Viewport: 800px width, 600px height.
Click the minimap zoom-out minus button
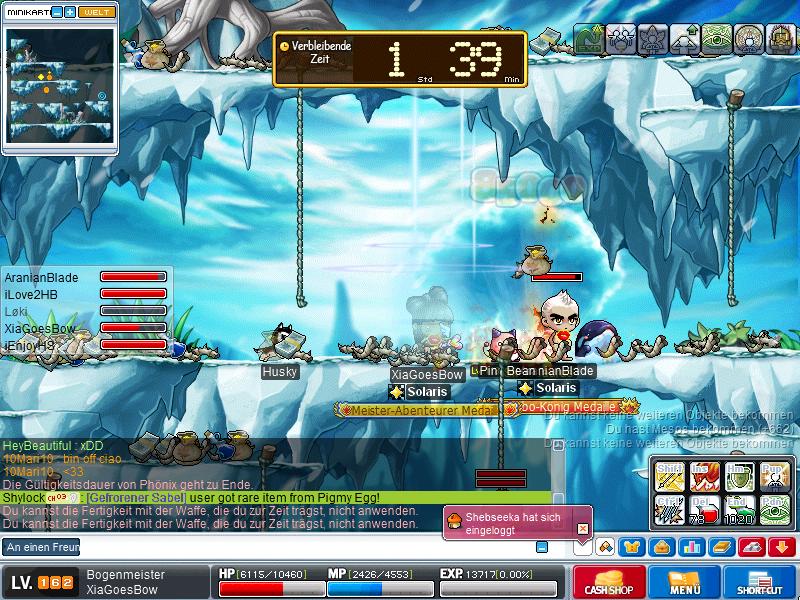tap(56, 11)
